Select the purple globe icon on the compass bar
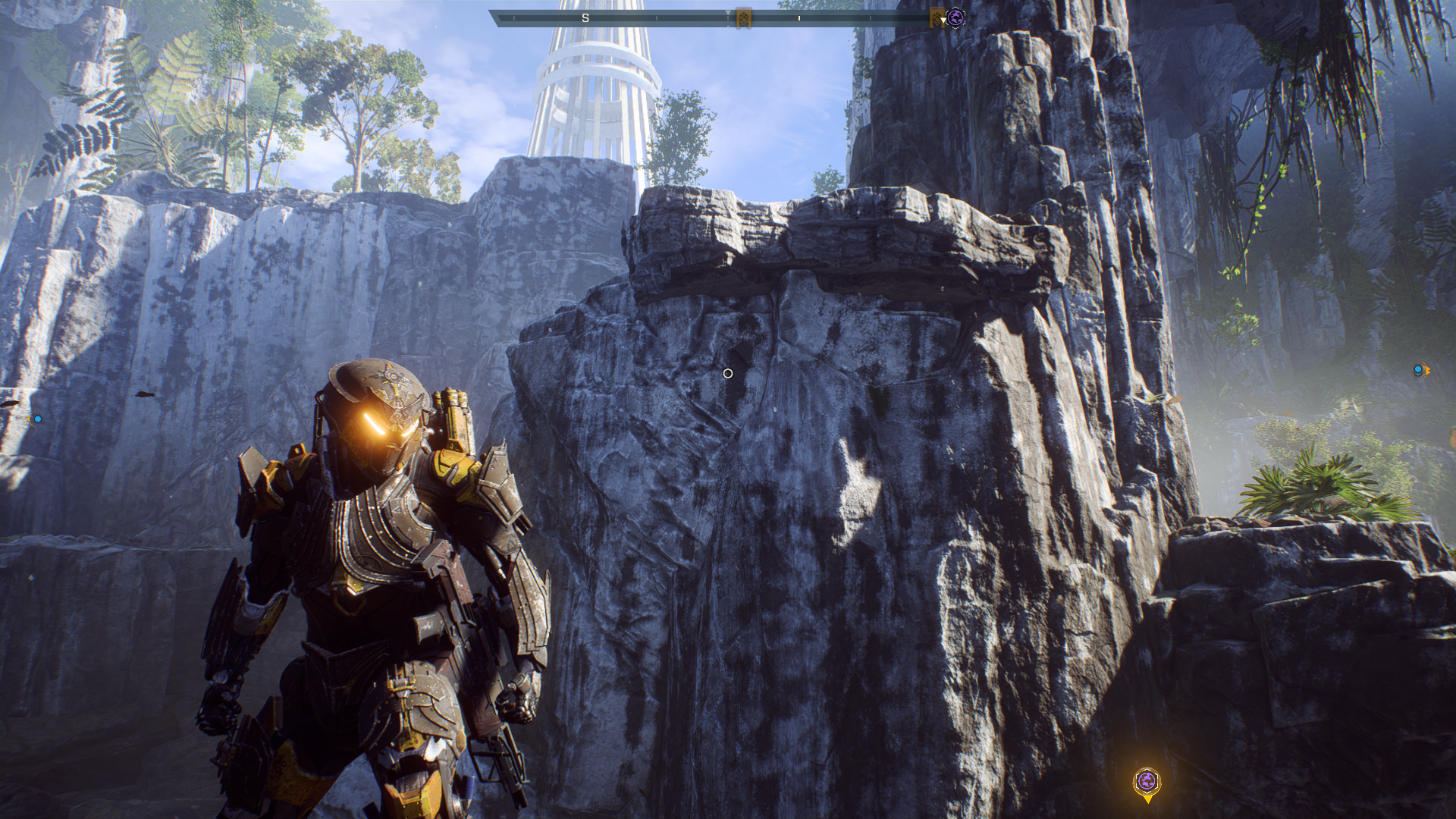This screenshot has height=819, width=1456. pyautogui.click(x=955, y=17)
